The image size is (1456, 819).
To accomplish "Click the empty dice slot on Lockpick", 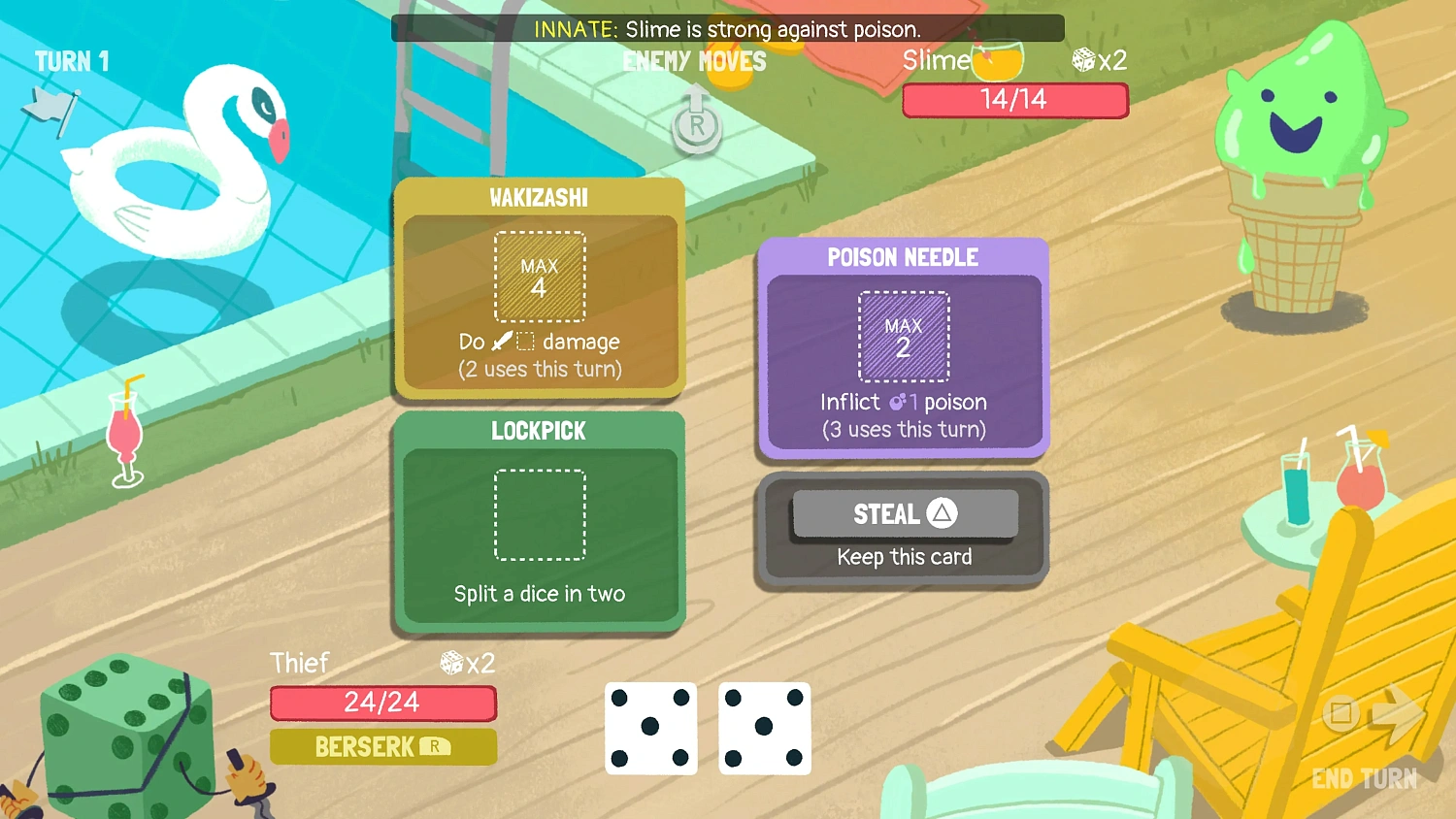I will pos(540,515).
